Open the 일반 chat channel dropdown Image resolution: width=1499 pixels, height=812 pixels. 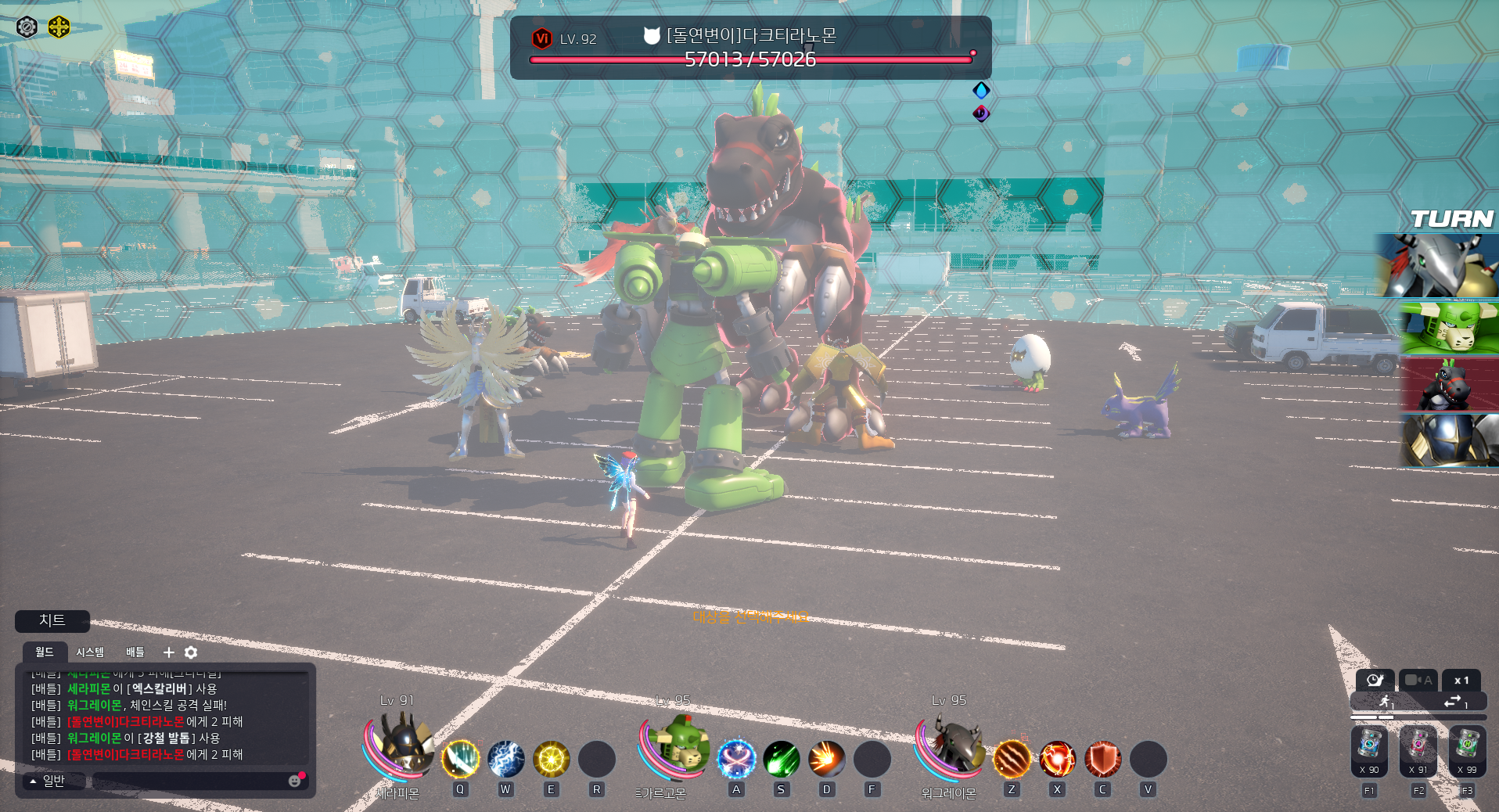click(x=49, y=781)
